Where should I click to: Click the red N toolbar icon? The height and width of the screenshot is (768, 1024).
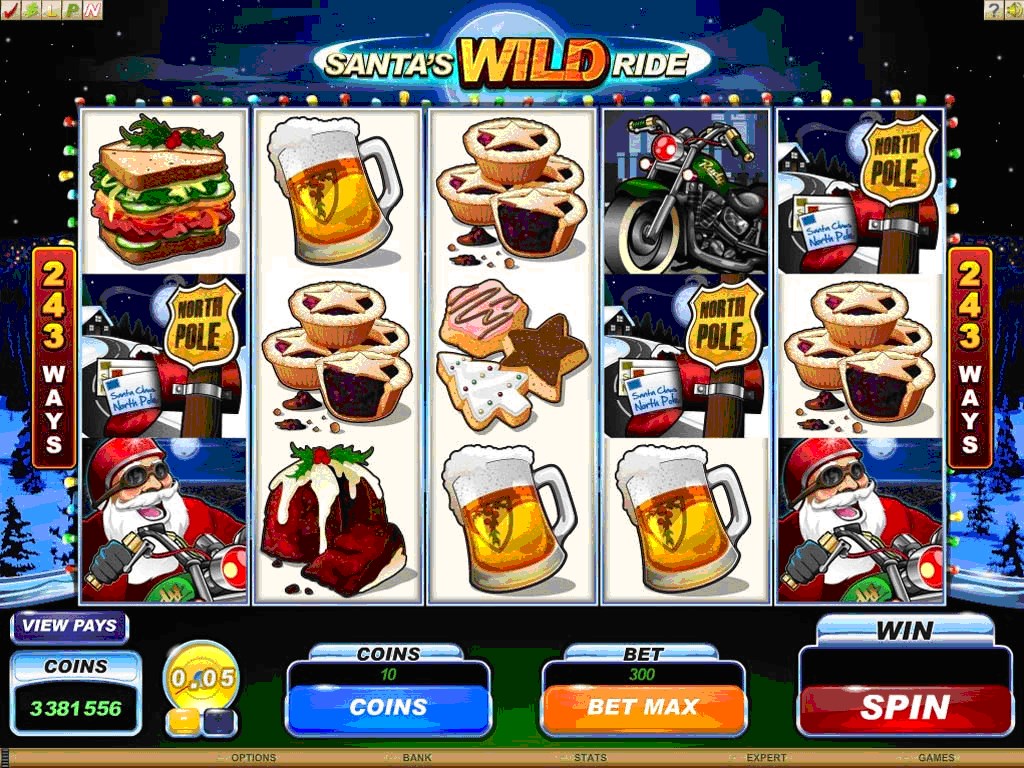tap(92, 11)
